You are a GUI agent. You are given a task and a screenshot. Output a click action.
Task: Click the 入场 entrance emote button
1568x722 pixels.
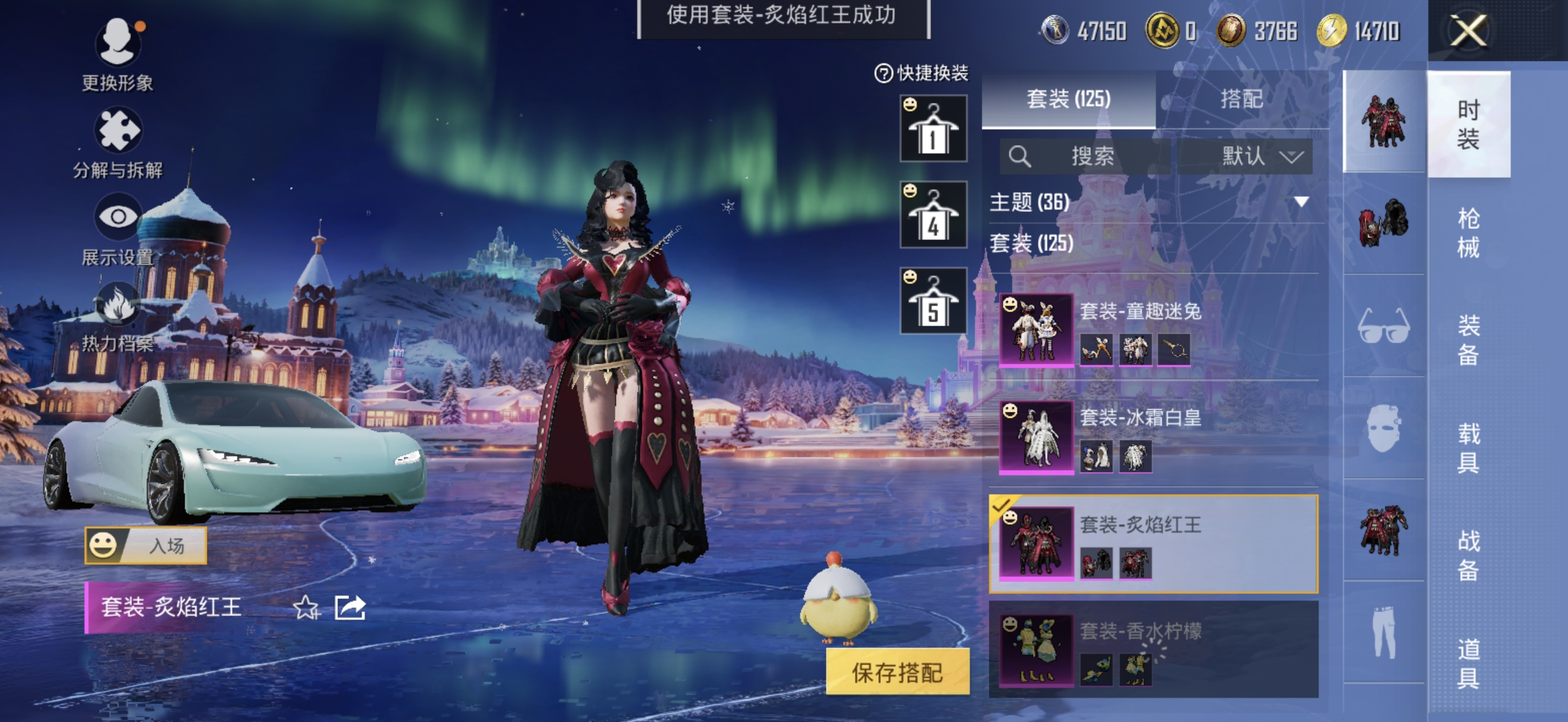click(x=146, y=546)
